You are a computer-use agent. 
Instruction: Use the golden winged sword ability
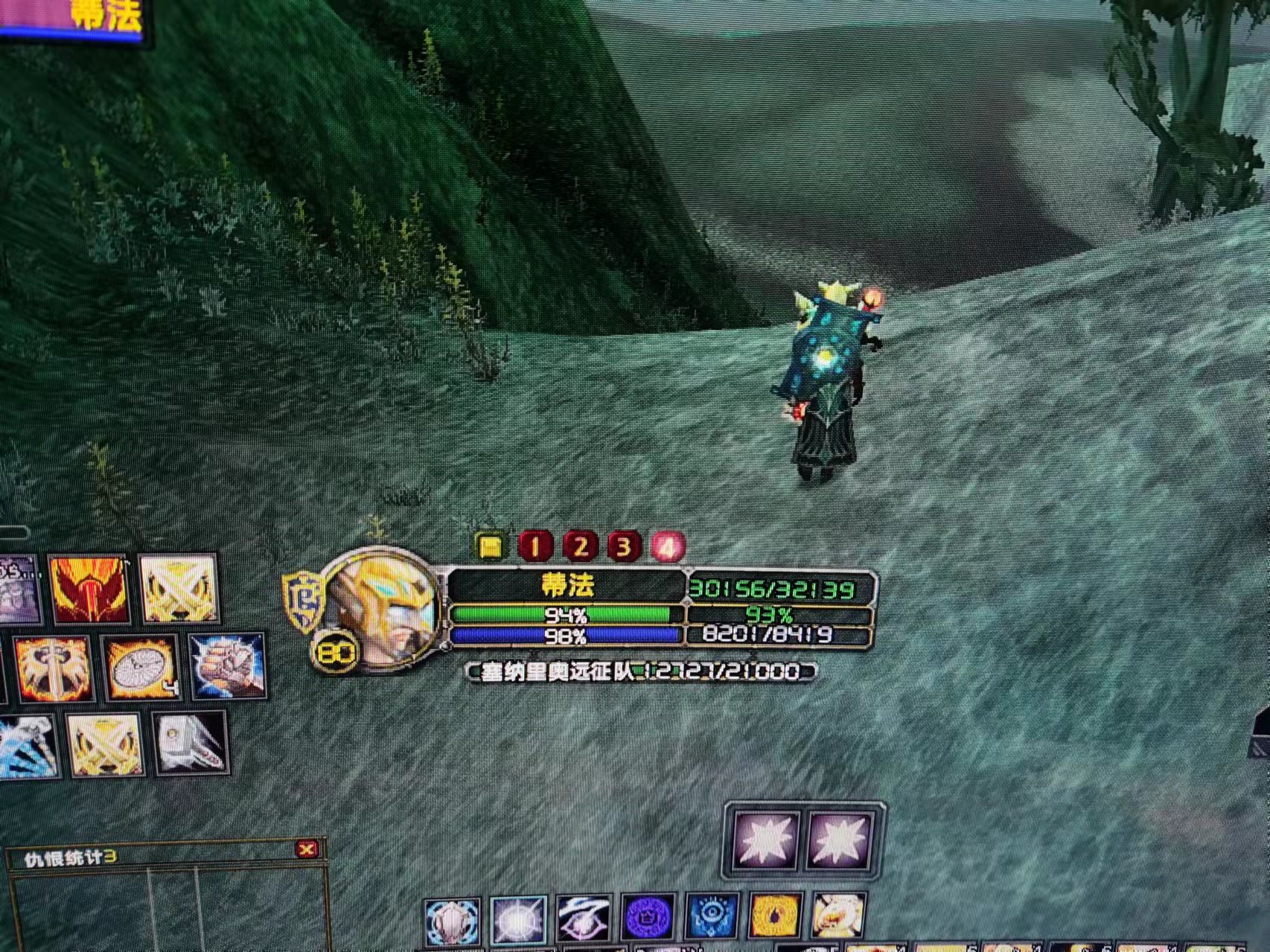pos(53,668)
